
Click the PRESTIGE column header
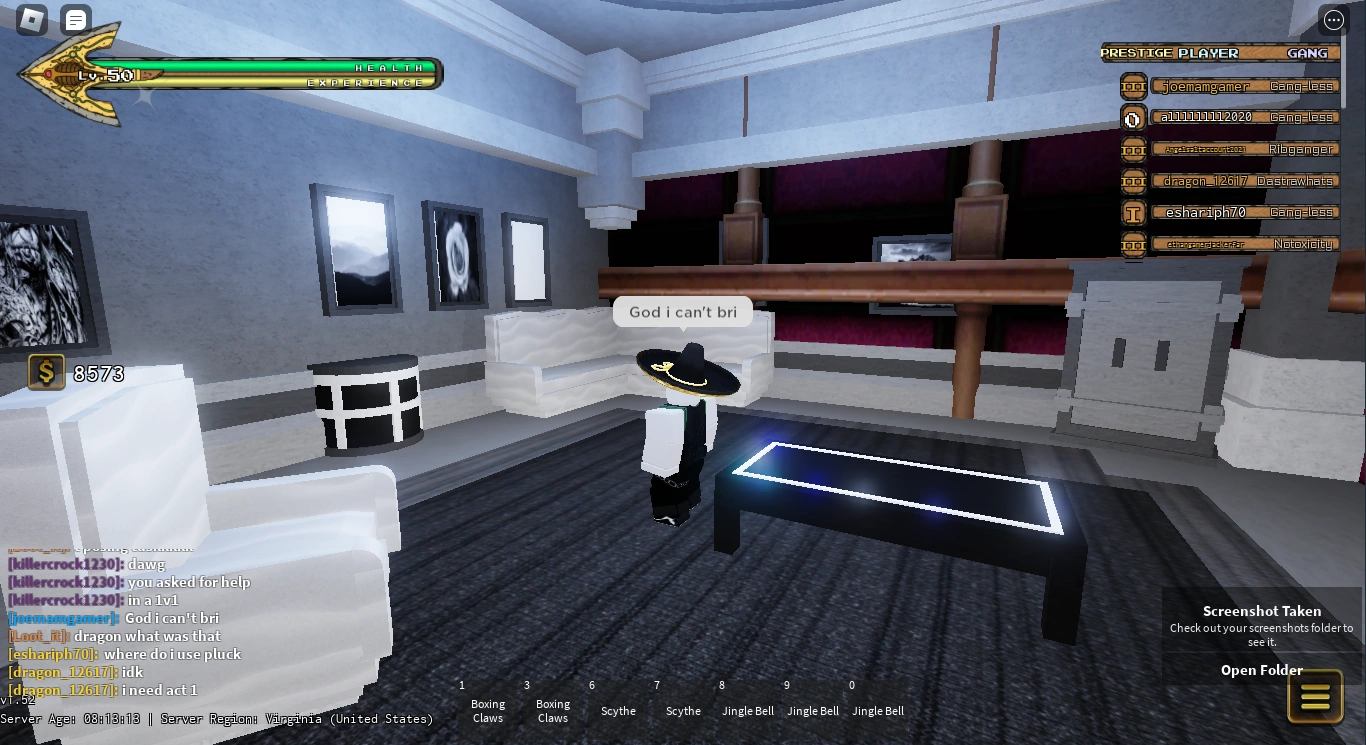pyautogui.click(x=1136, y=53)
